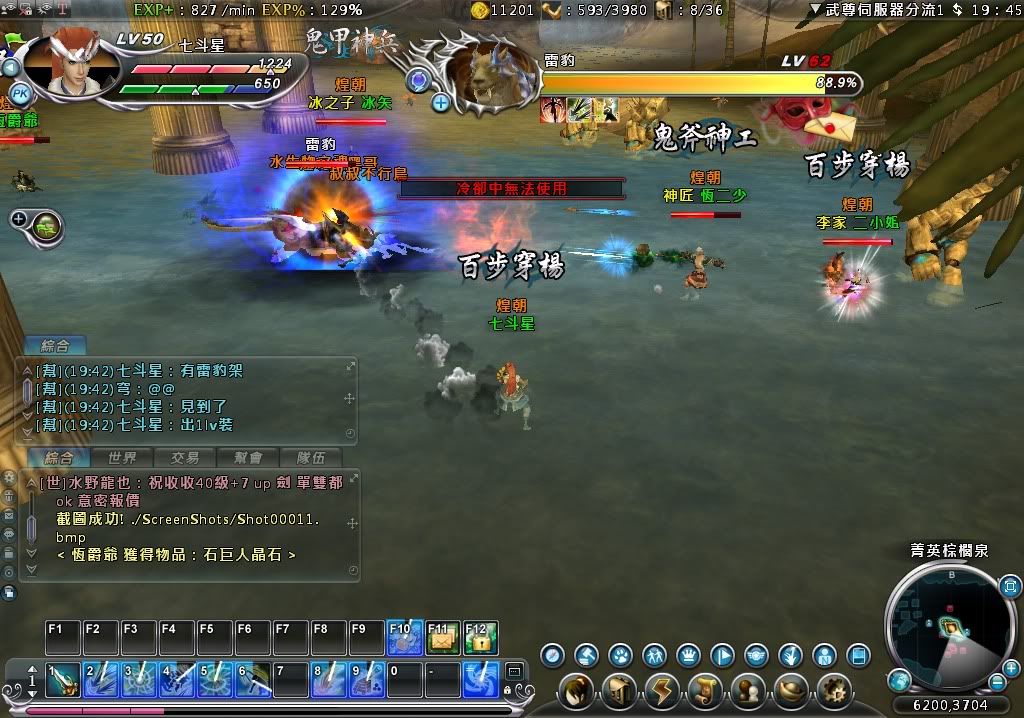The image size is (1024, 718).
Task: Select the 幫會 chat tab
Action: click(248, 458)
